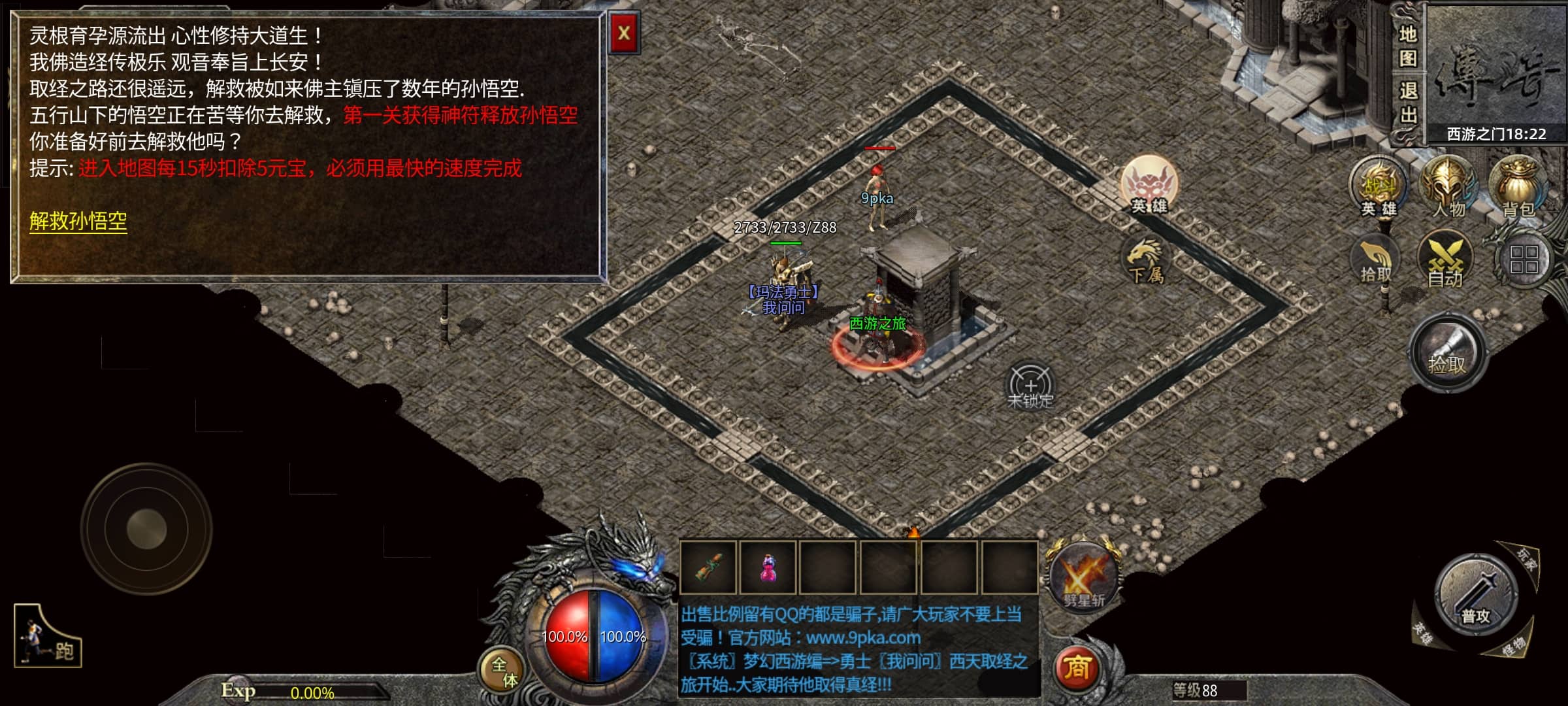The image size is (1568, 706).
Task: Select the pink potion hotbar slot
Action: pos(768,567)
